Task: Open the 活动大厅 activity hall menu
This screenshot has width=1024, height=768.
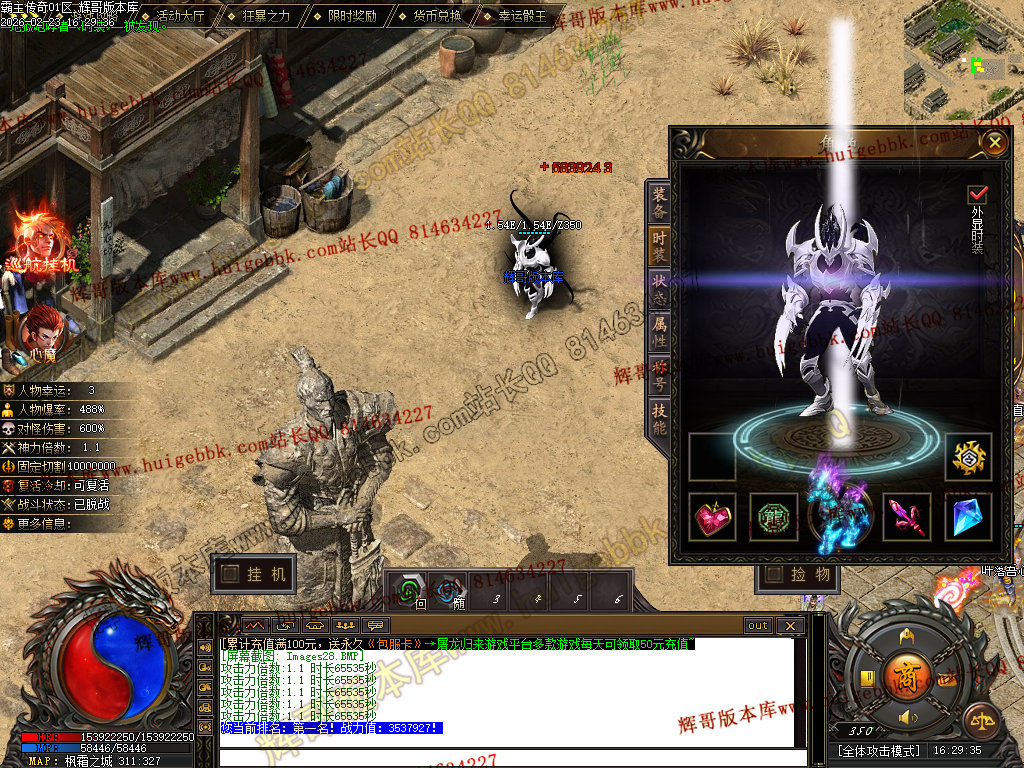Action: point(181,16)
